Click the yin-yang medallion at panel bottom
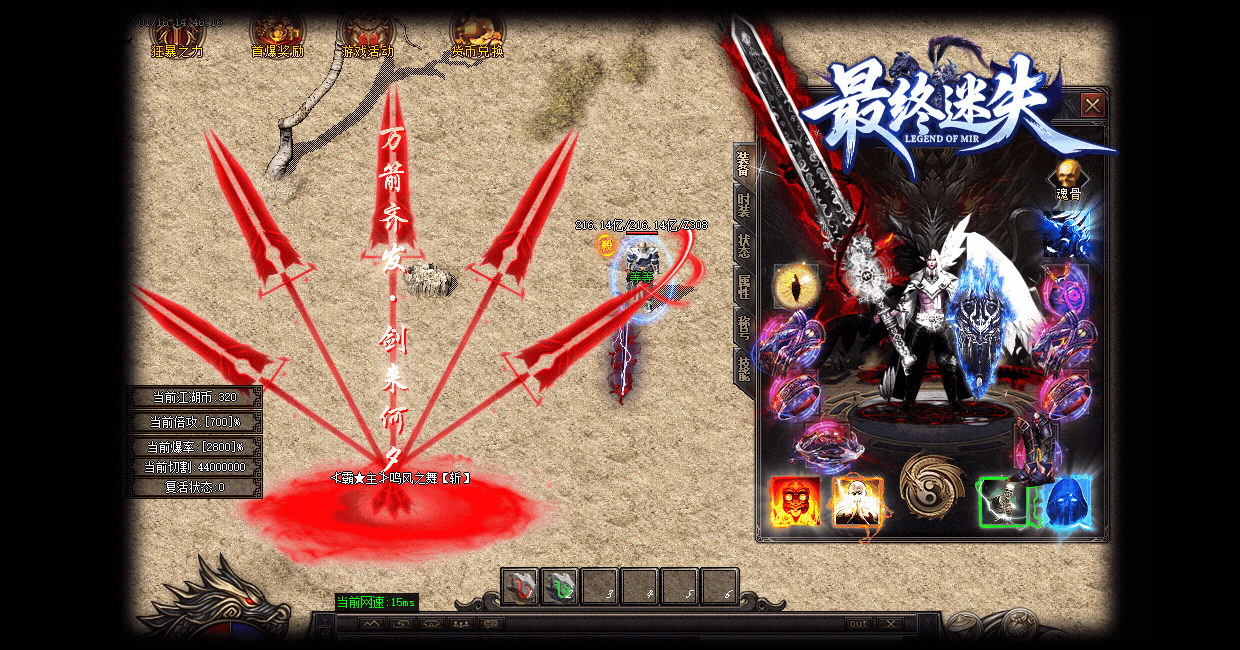 (932, 485)
